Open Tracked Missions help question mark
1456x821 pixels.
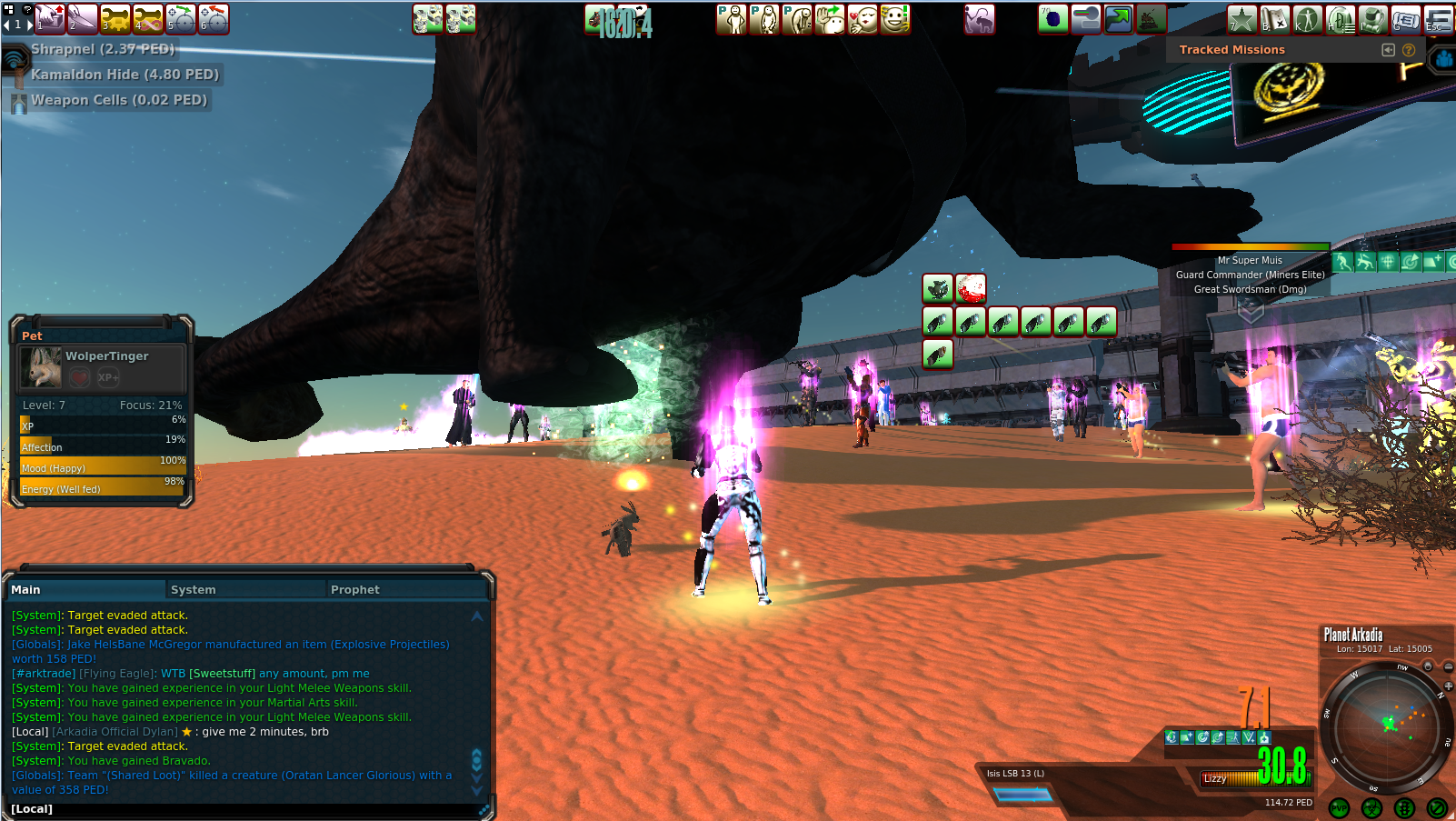click(1409, 50)
